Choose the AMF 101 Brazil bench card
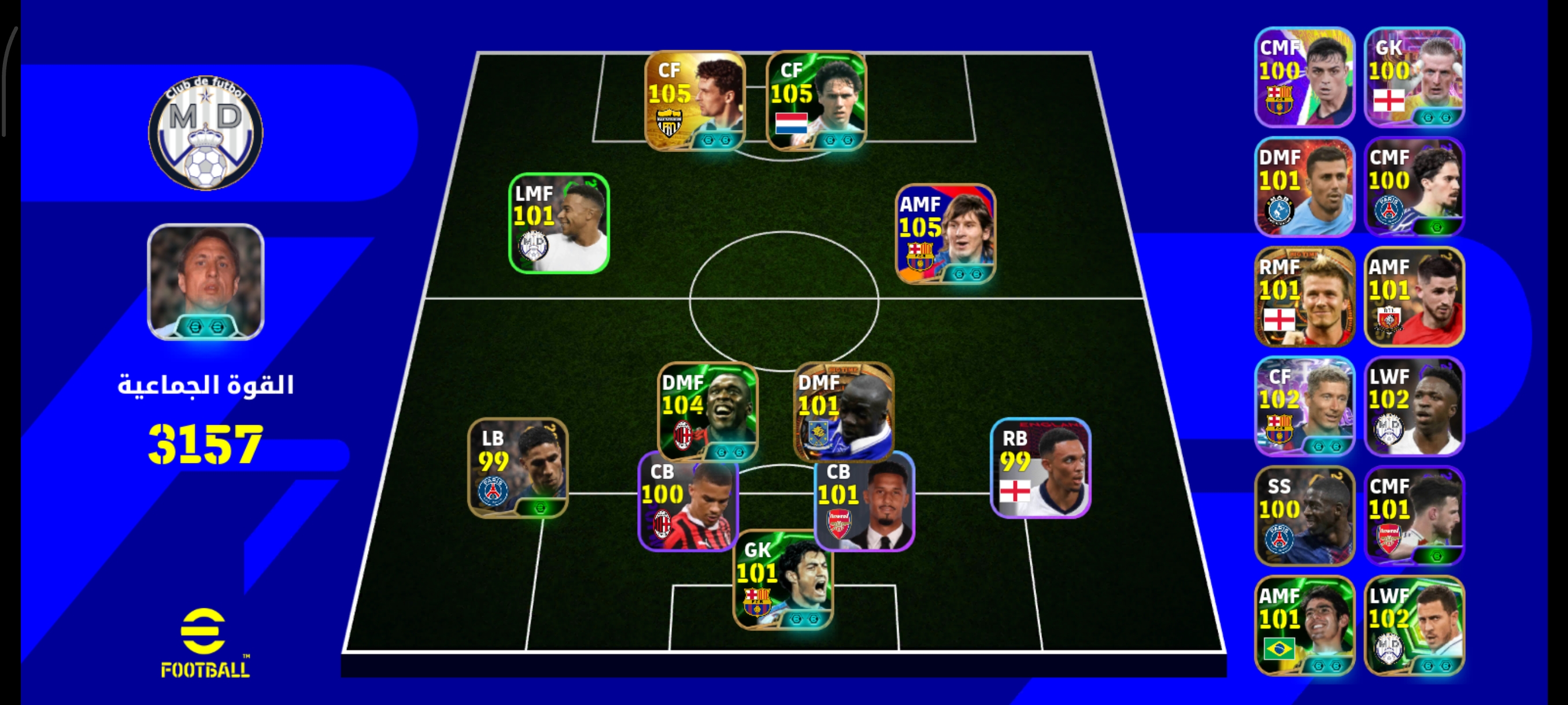This screenshot has width=1568, height=705. click(1304, 625)
